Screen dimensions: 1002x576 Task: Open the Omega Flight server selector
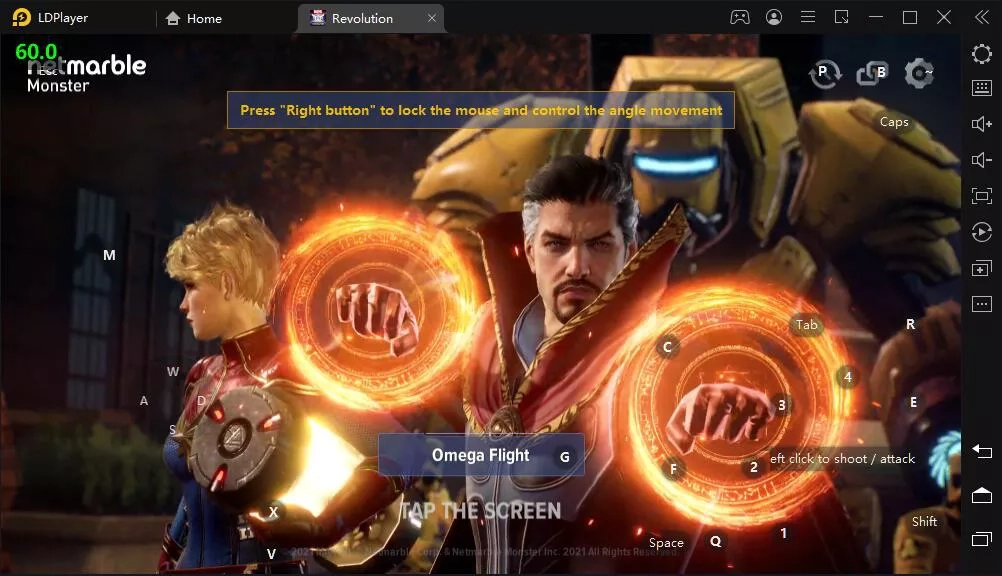[481, 455]
